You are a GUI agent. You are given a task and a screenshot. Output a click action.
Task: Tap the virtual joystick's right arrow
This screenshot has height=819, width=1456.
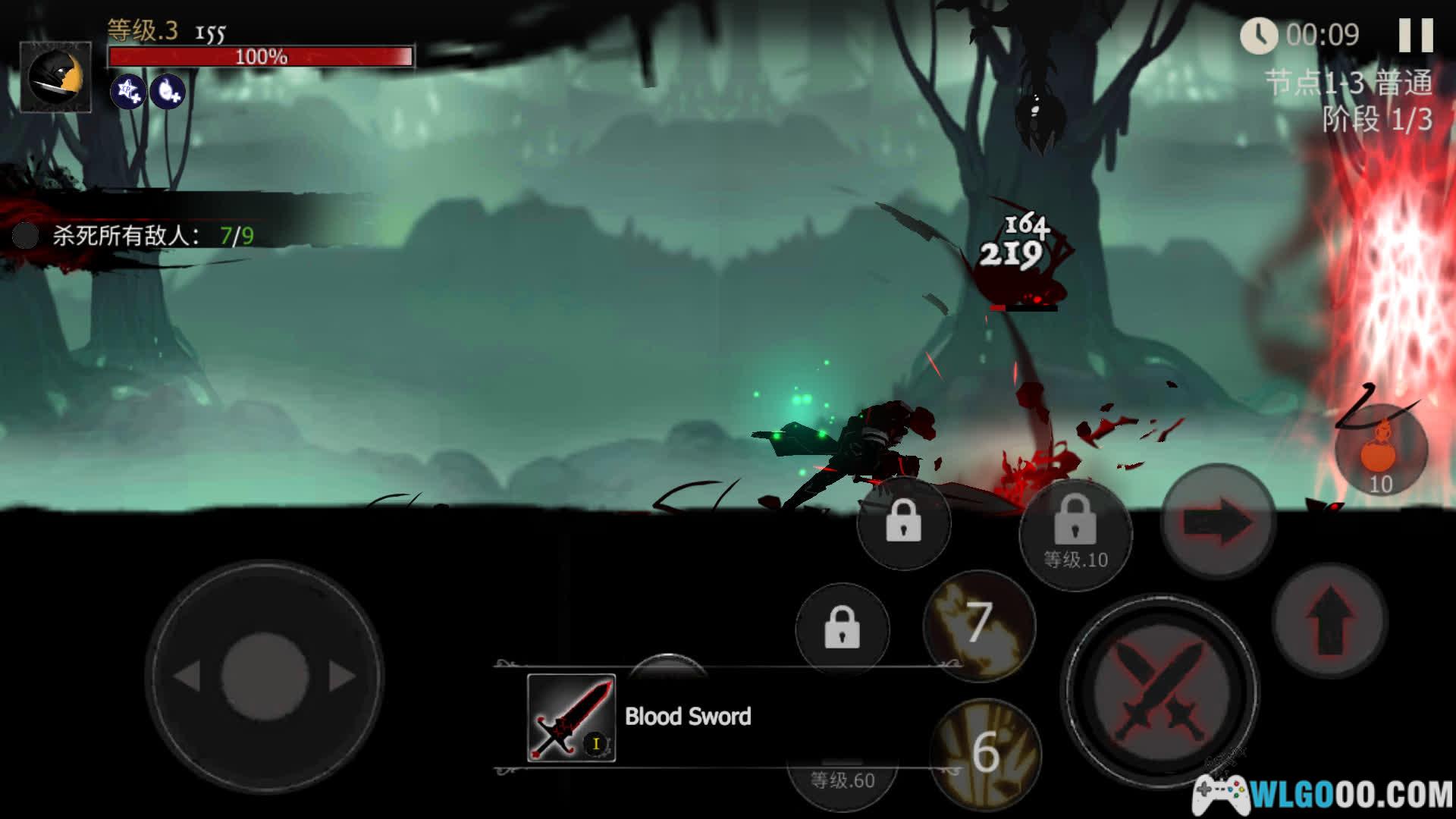(341, 676)
